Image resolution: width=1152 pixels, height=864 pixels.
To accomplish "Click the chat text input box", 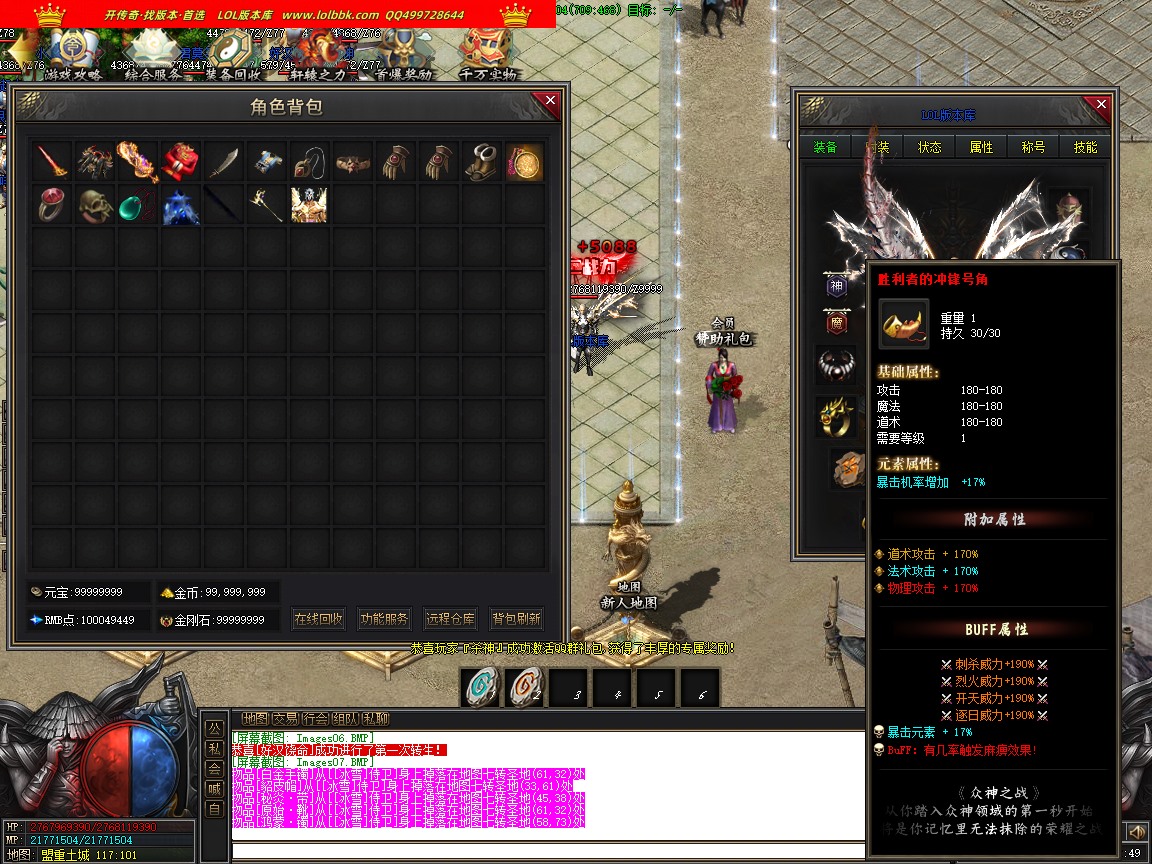I will pos(548,851).
